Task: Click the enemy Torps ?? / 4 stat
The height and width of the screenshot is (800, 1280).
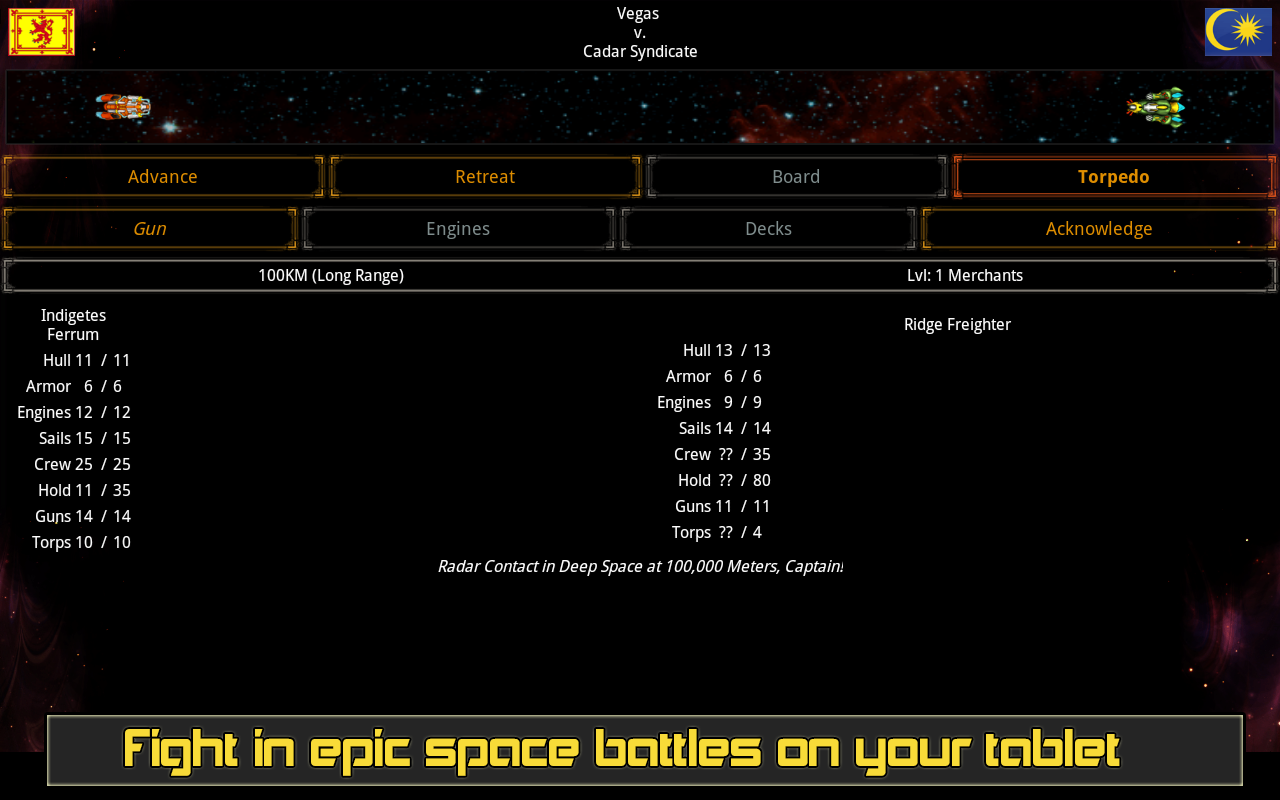Action: click(x=717, y=532)
